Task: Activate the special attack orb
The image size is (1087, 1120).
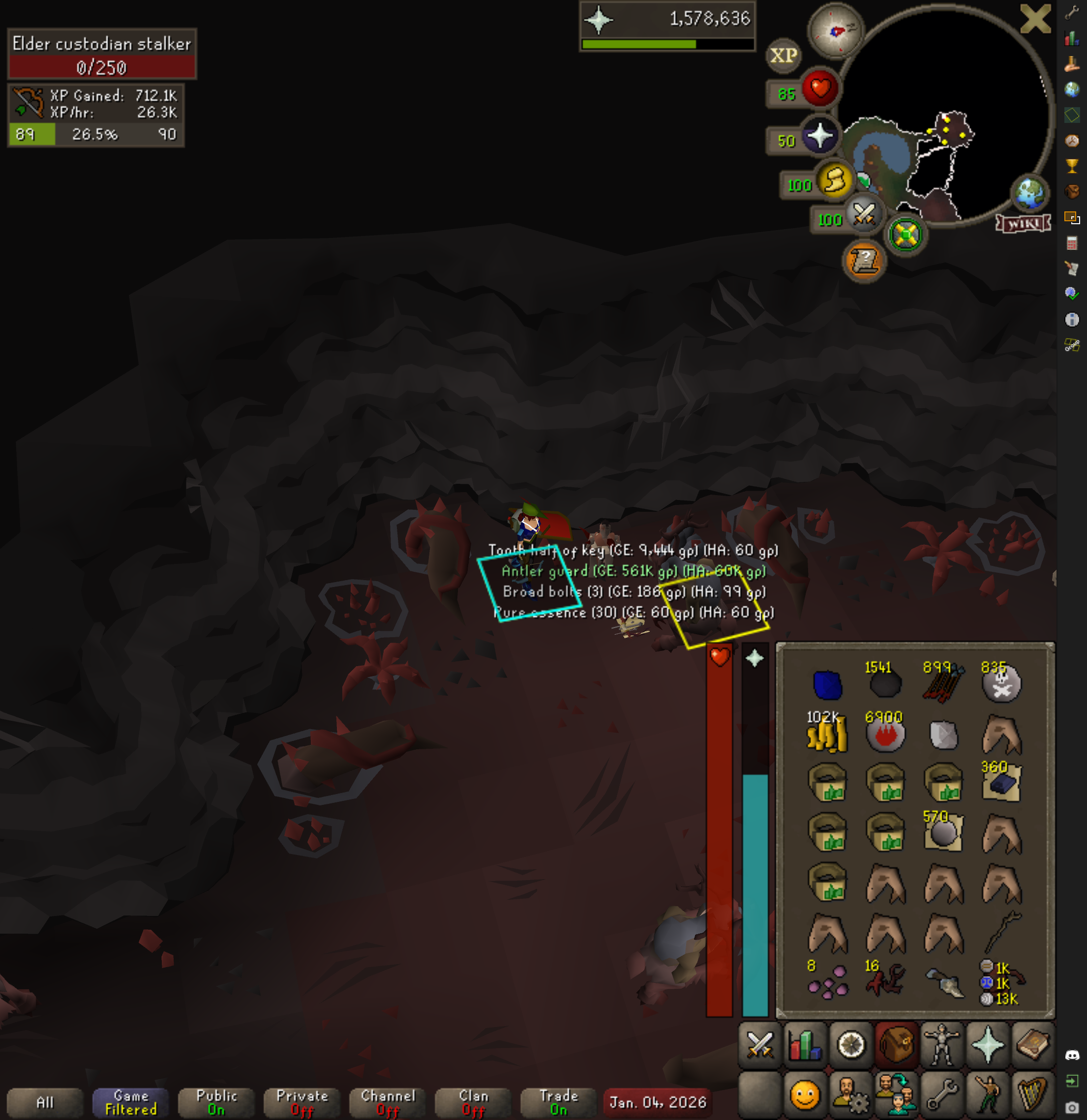Action: pyautogui.click(x=864, y=215)
